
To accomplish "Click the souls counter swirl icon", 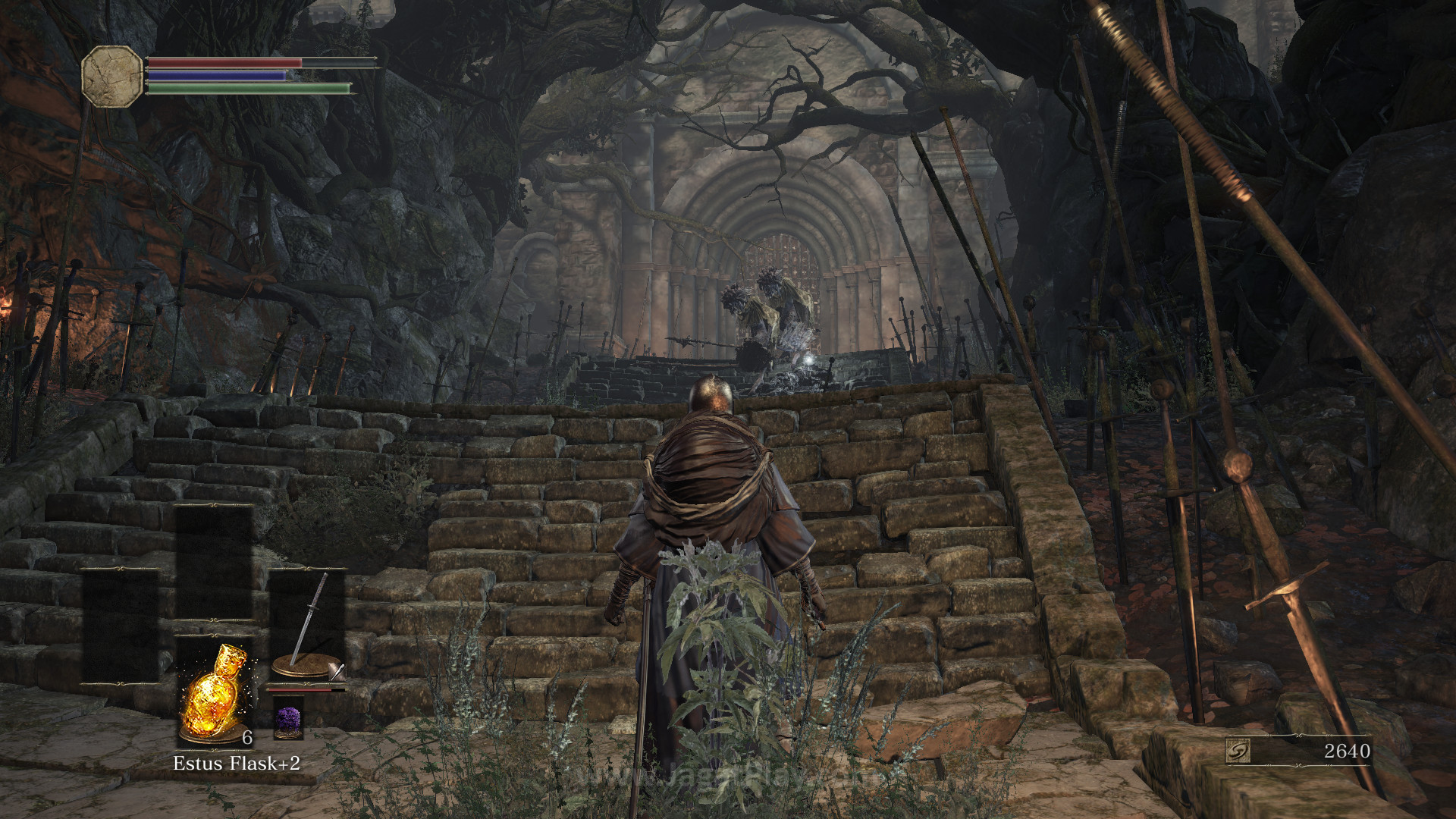I will 1238,751.
